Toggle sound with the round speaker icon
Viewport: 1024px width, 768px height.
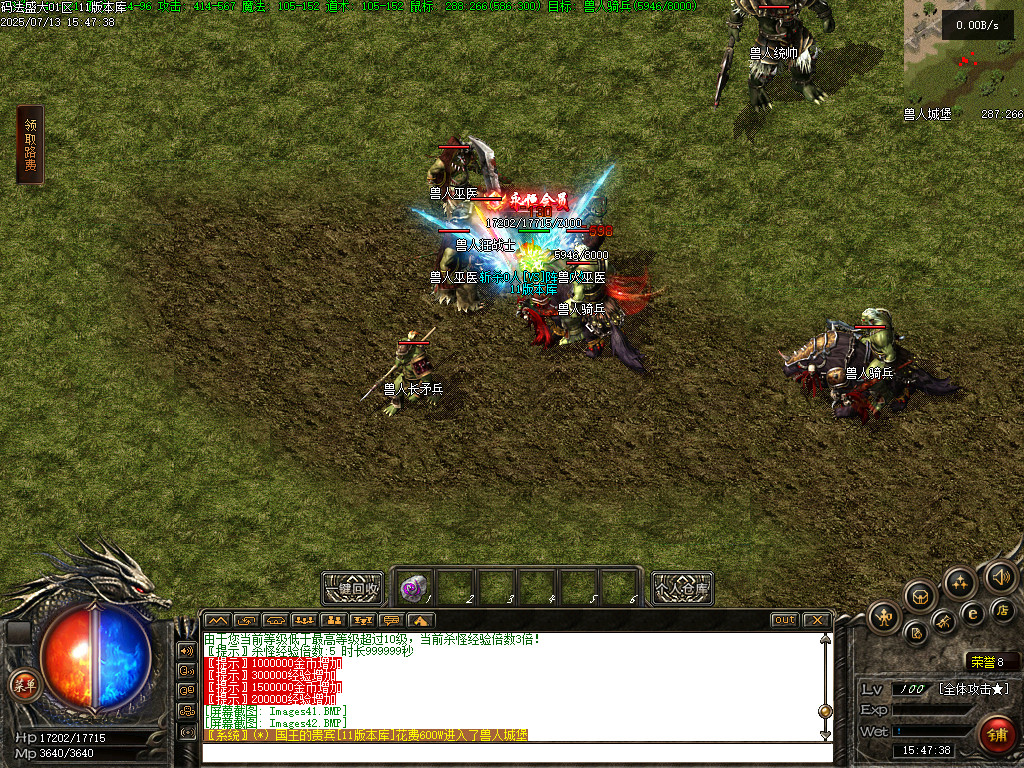(x=1000, y=576)
